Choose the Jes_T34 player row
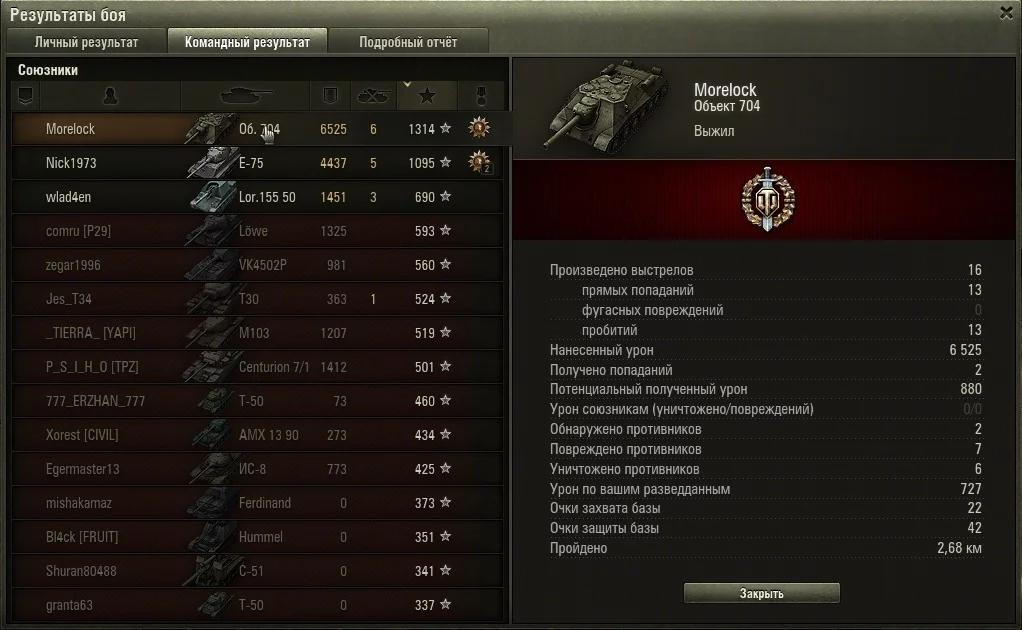 tap(69, 299)
